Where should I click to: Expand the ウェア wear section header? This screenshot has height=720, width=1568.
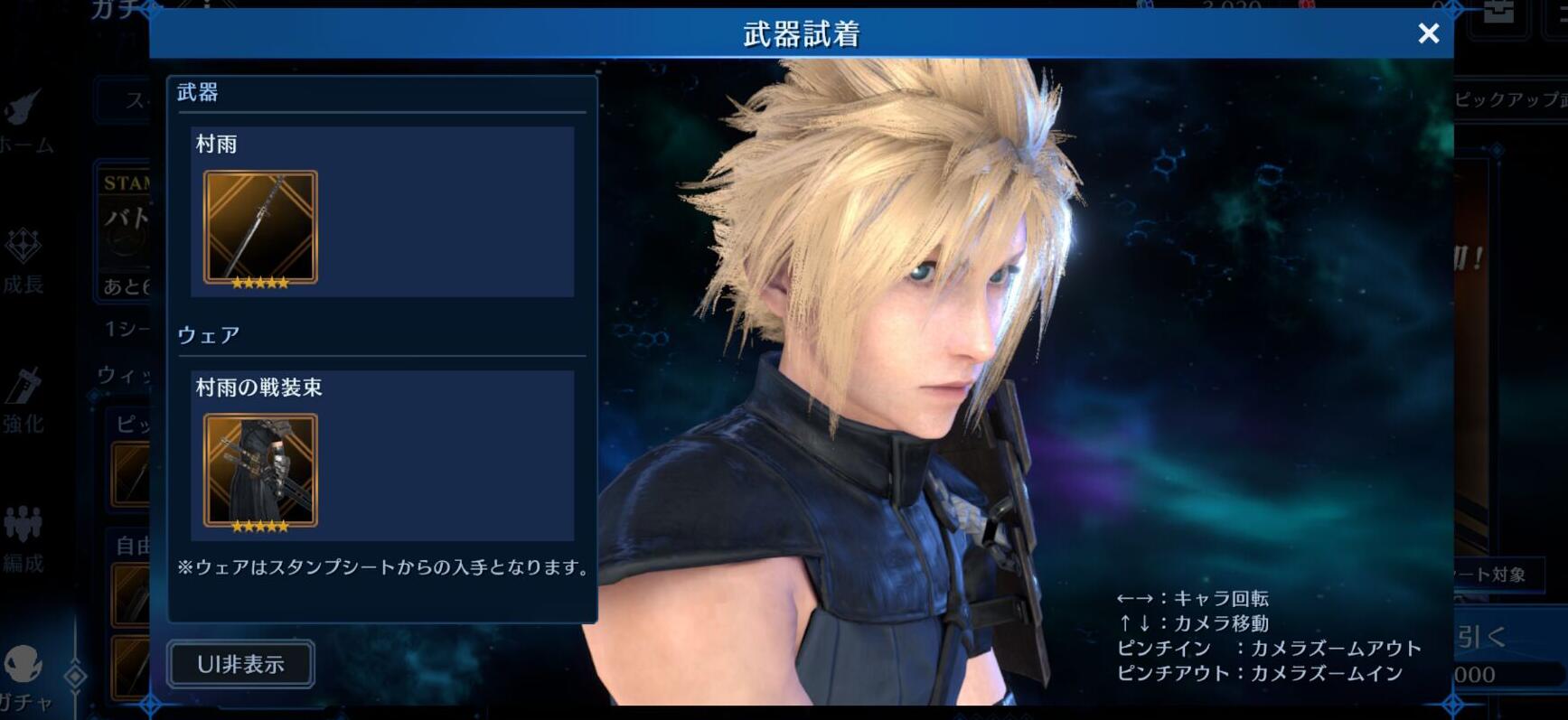pyautogui.click(x=208, y=334)
